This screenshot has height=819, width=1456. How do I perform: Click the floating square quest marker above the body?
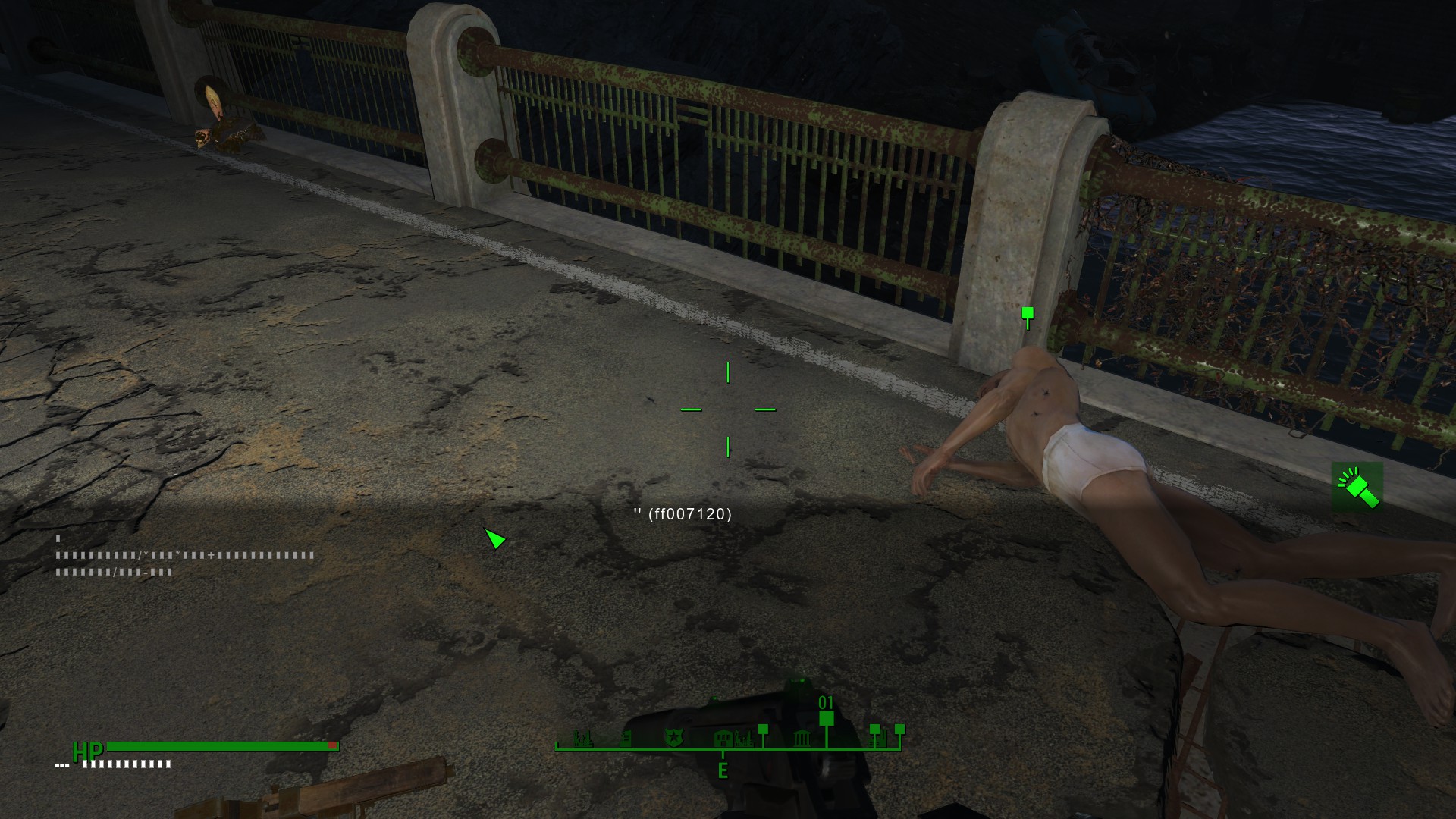click(1028, 313)
